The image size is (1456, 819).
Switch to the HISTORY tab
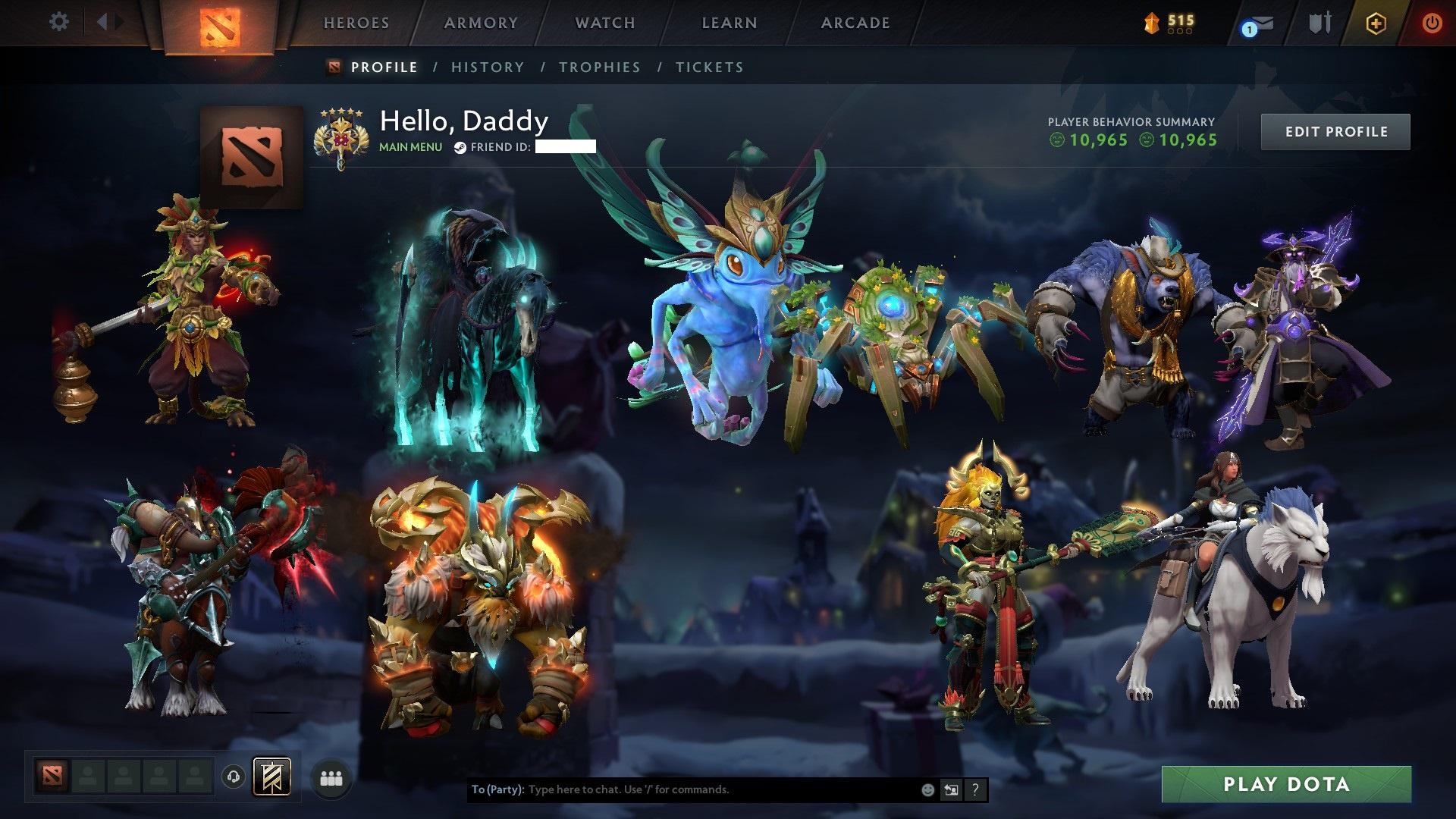[x=487, y=67]
